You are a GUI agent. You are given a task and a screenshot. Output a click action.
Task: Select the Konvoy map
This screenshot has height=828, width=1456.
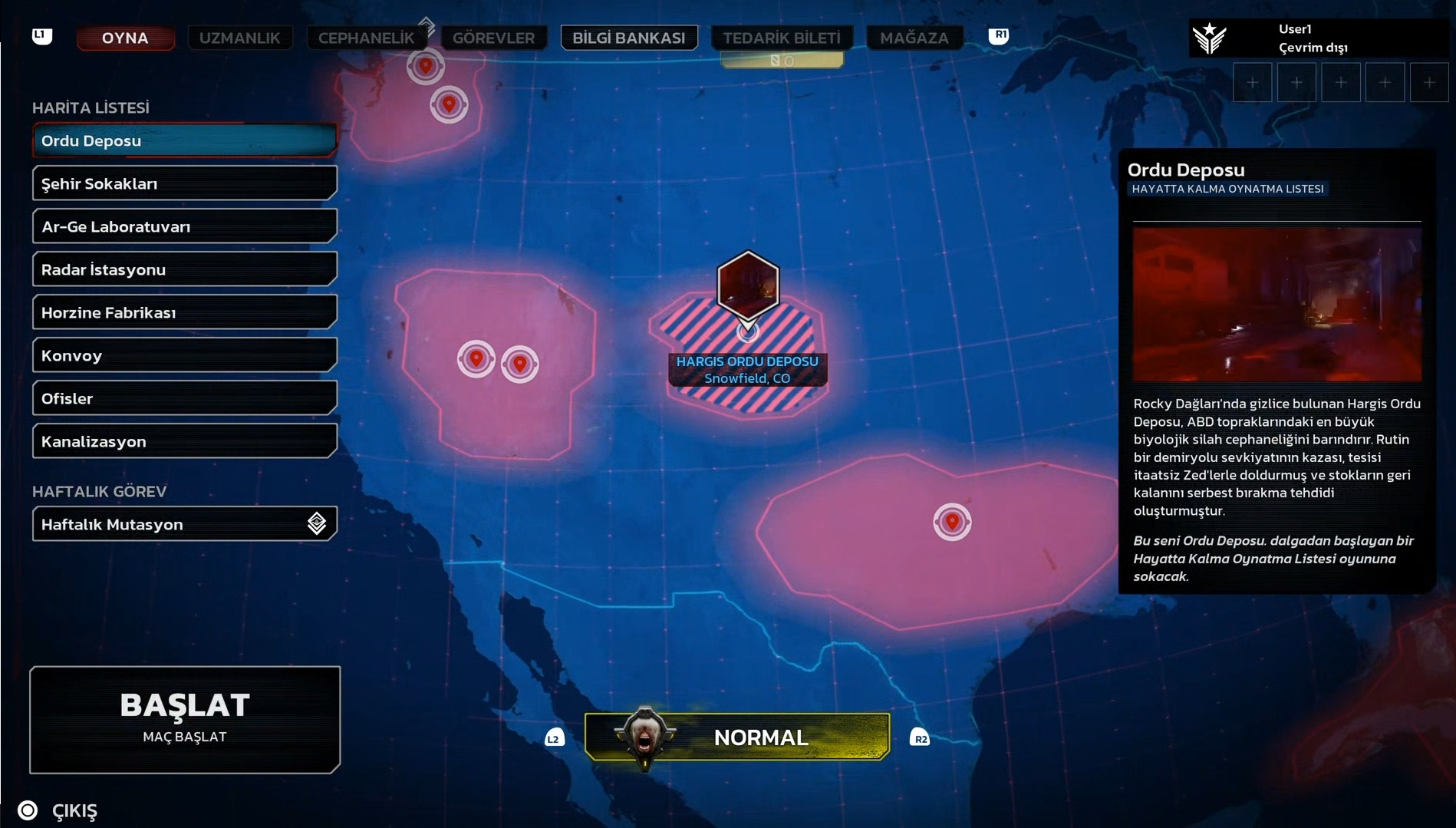click(184, 355)
